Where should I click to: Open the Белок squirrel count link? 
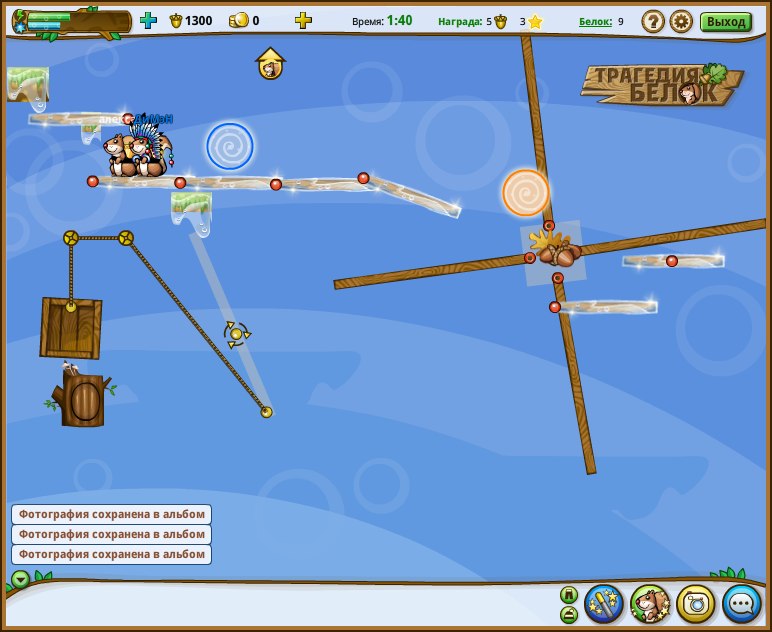[598, 21]
